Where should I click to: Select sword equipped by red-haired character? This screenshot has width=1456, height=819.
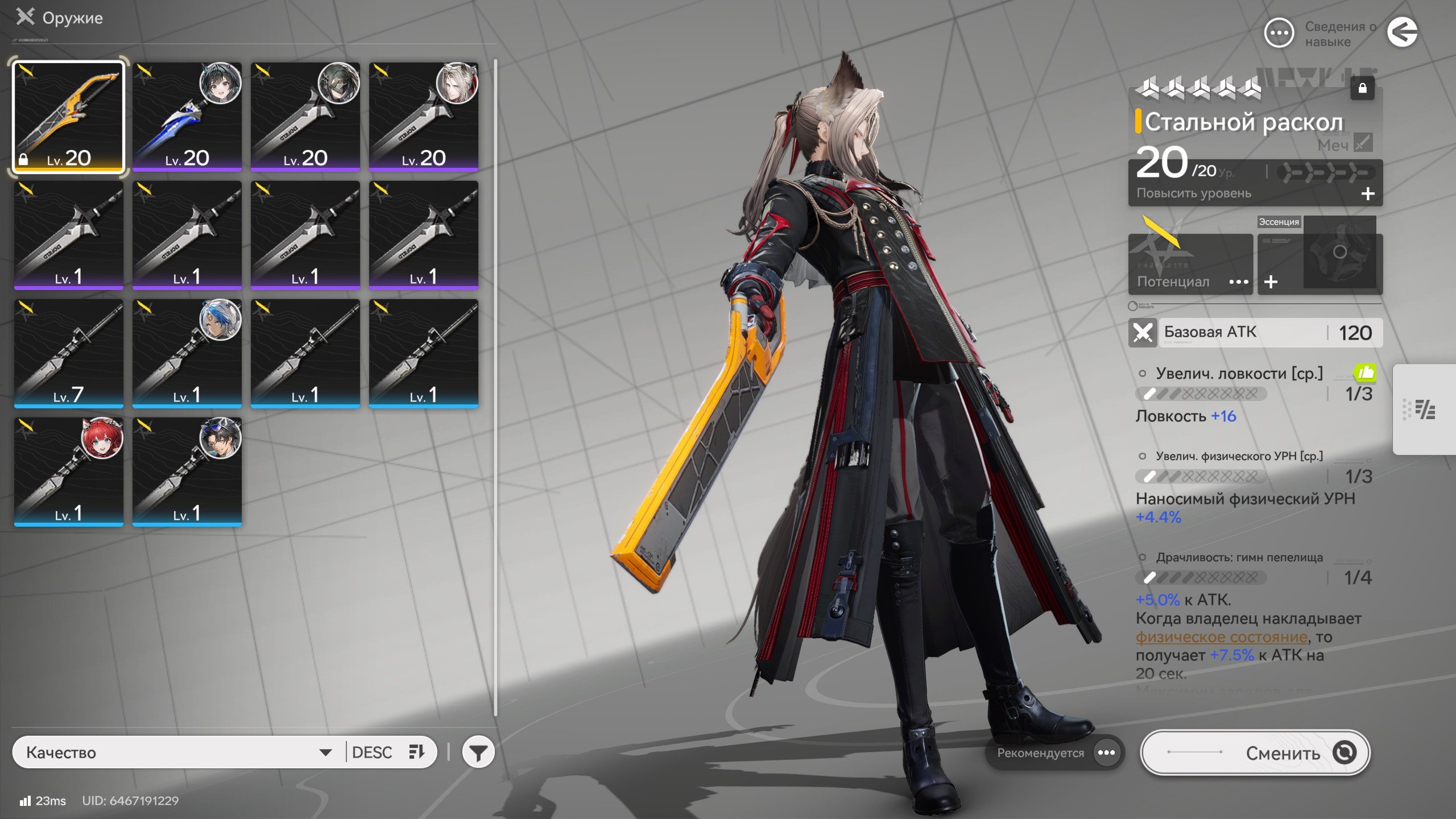point(68,471)
